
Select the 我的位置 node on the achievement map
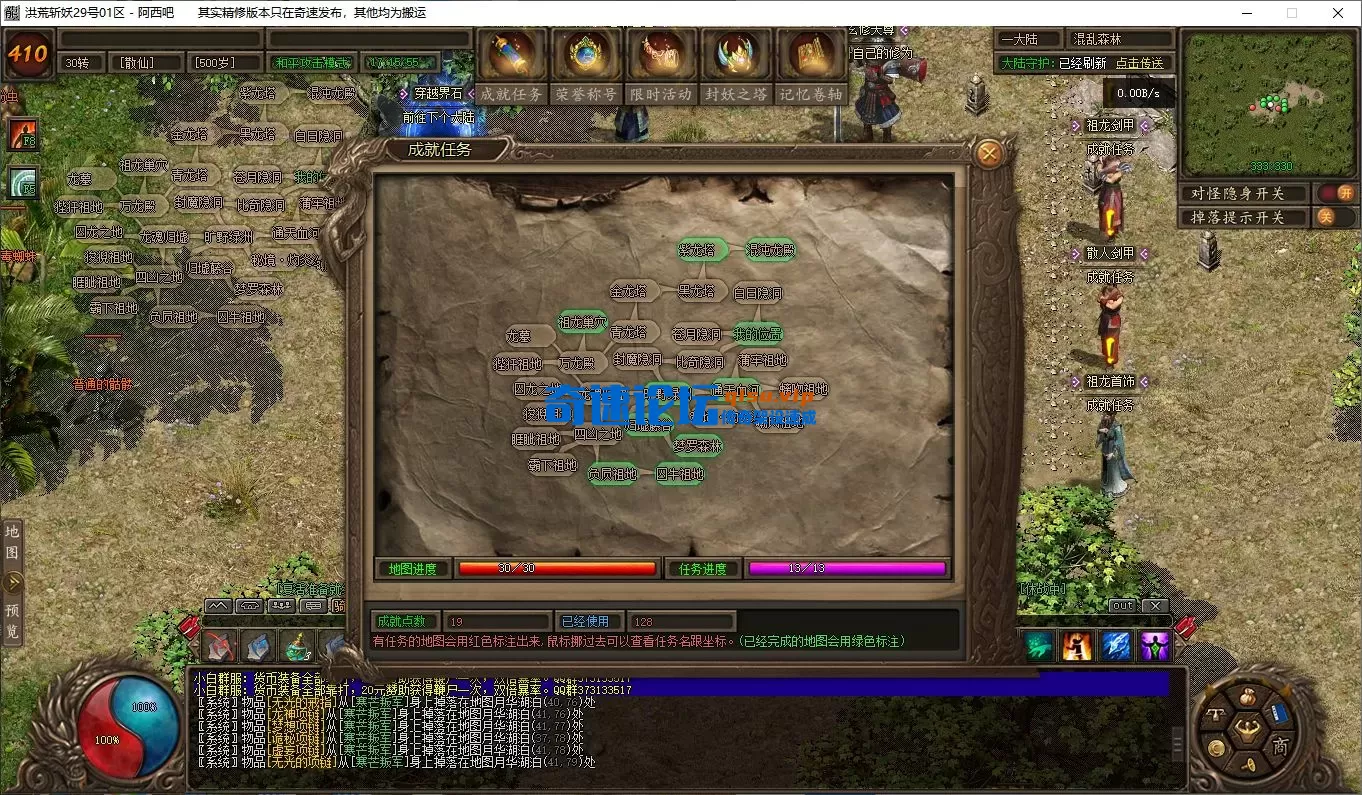pos(756,332)
